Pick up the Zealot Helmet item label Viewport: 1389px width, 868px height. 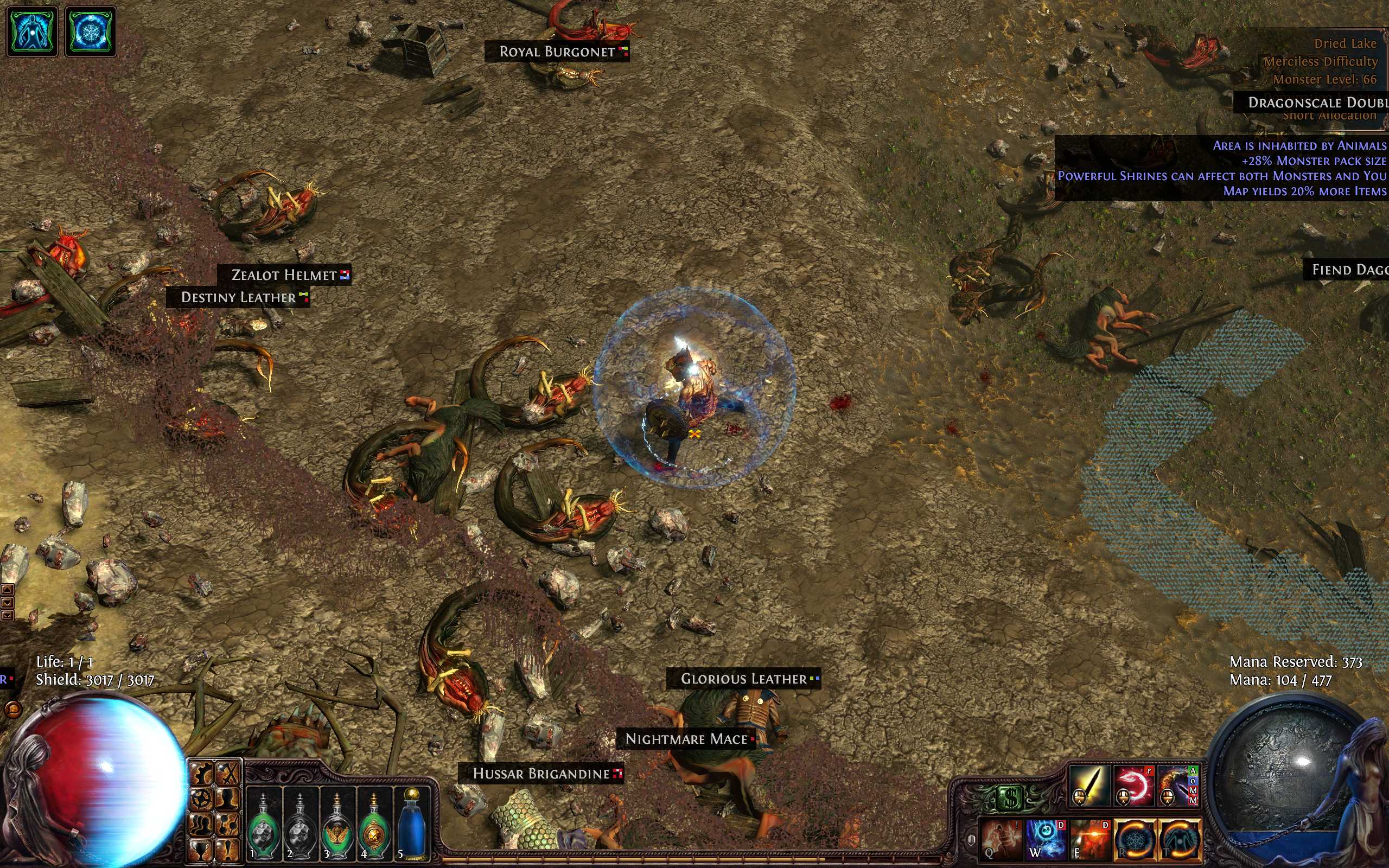(284, 275)
